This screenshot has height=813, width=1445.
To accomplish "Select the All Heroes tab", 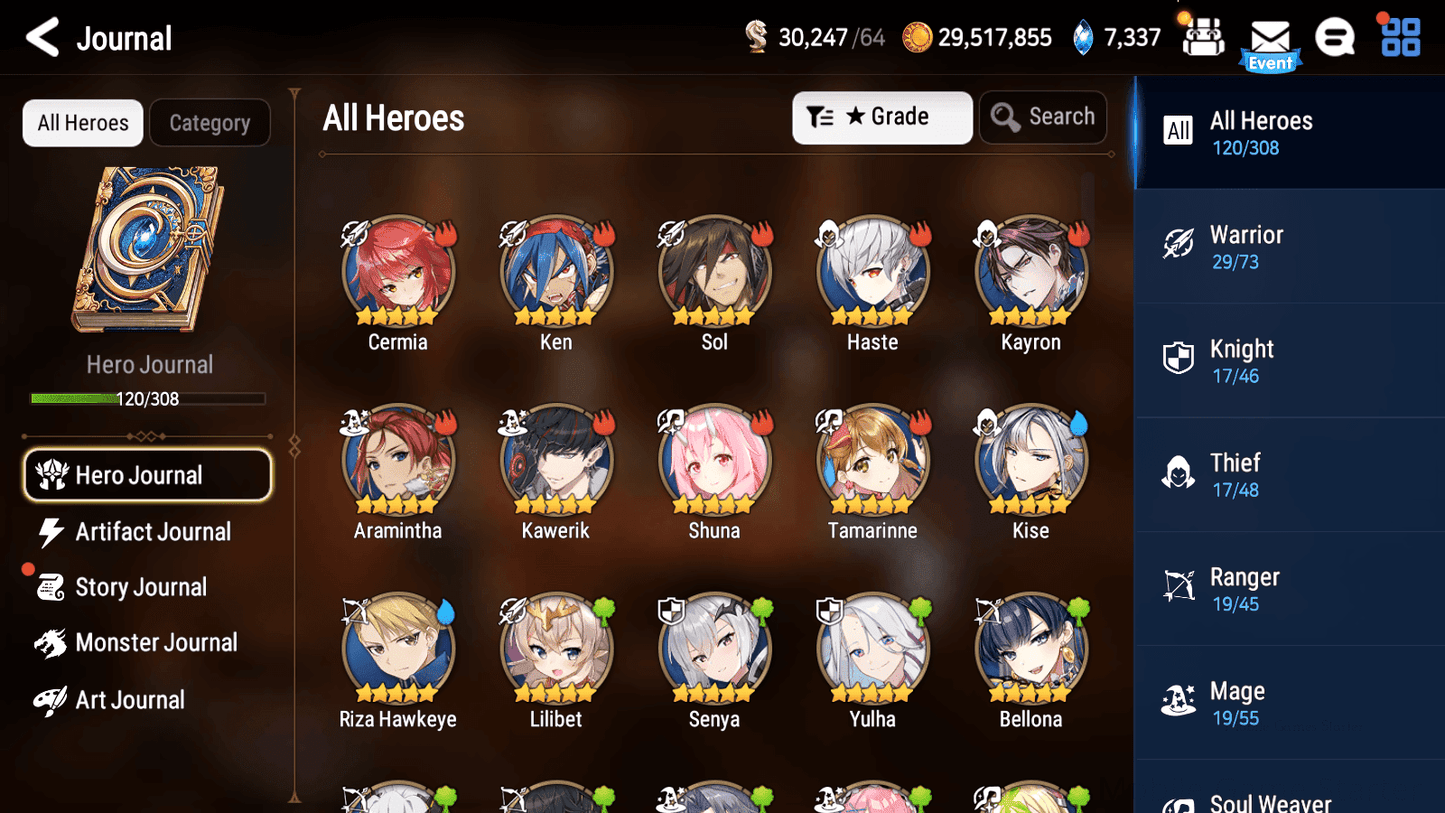I will [82, 122].
